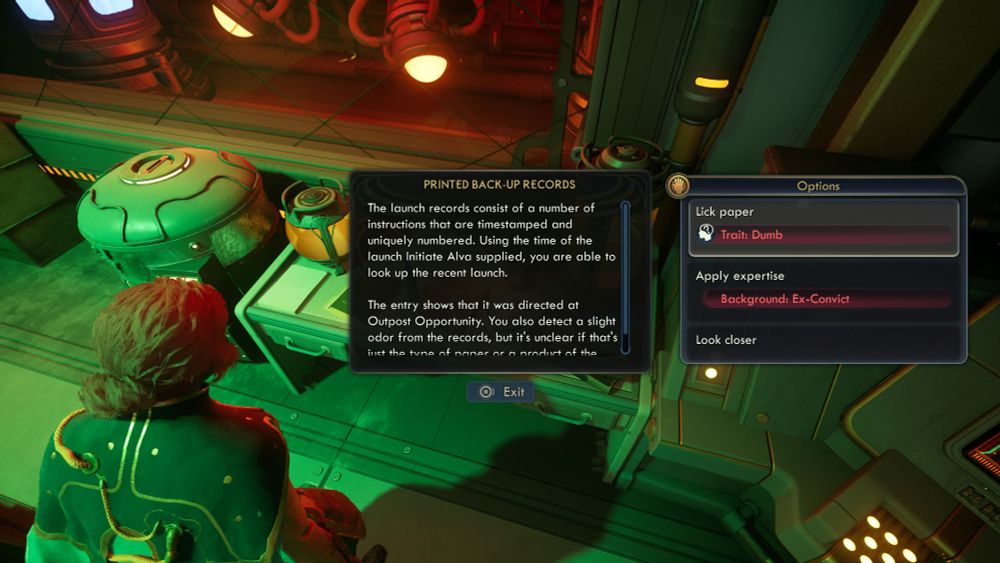
Task: Pick the "Look closer" option
Action: [823, 341]
